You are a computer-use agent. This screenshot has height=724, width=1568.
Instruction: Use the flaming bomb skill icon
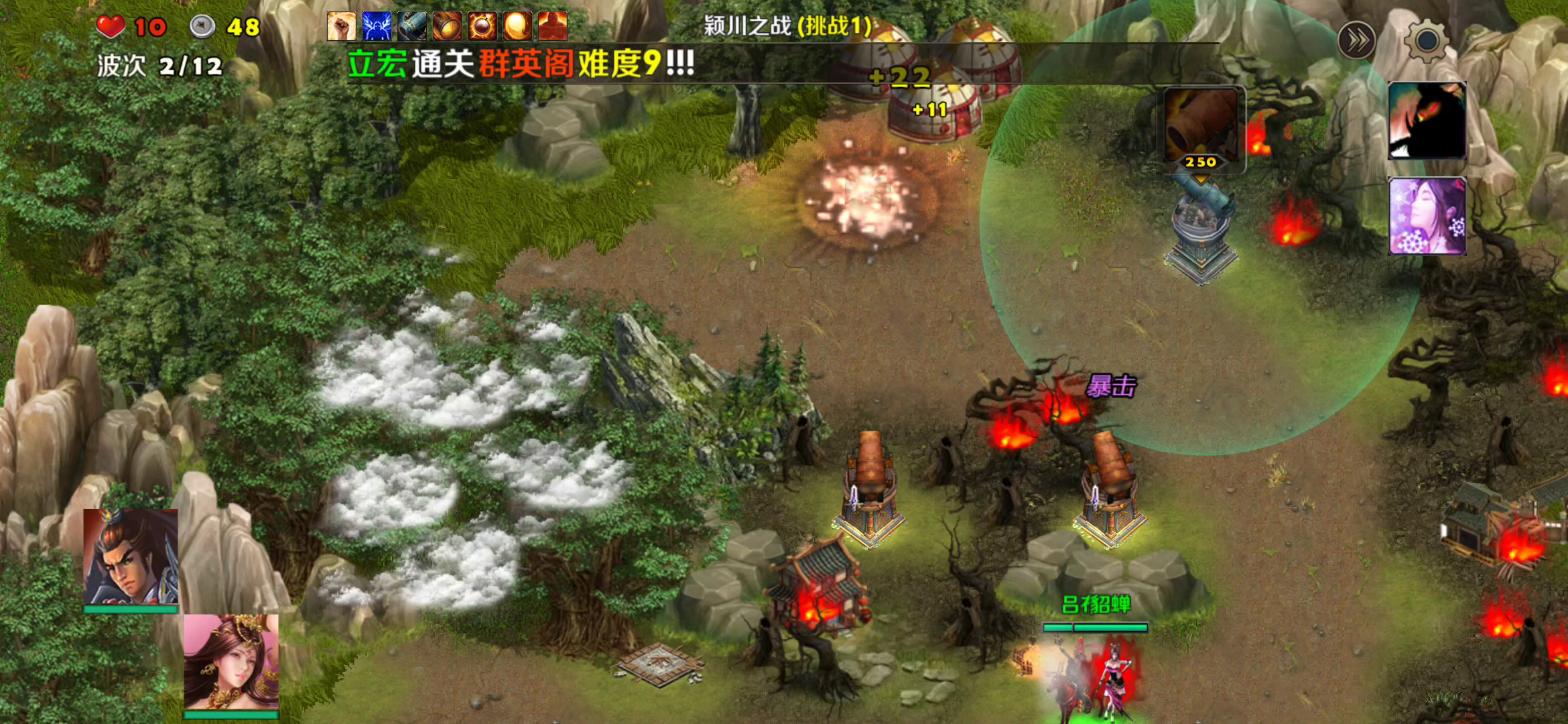(x=482, y=27)
